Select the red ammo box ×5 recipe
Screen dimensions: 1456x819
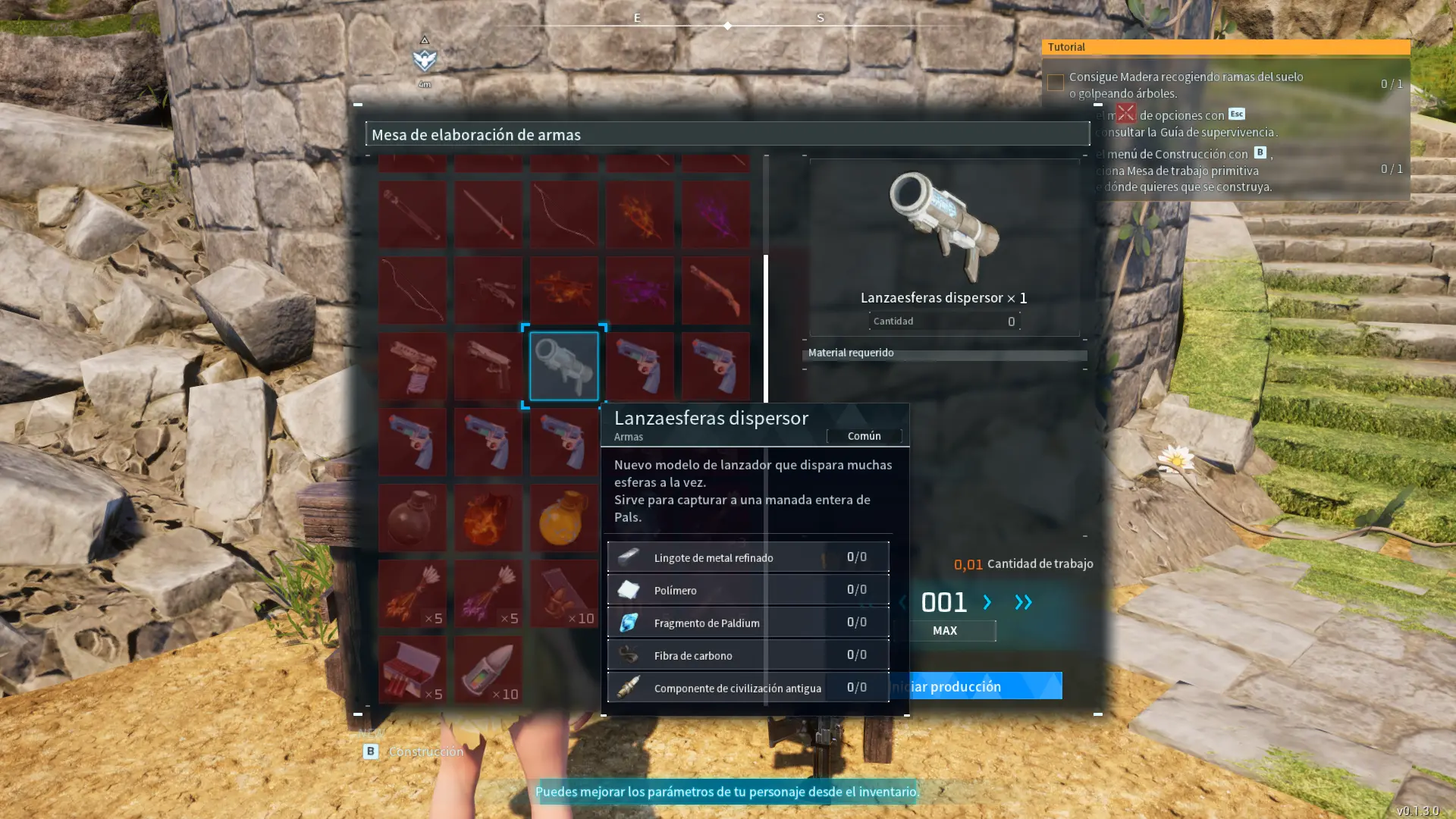412,670
